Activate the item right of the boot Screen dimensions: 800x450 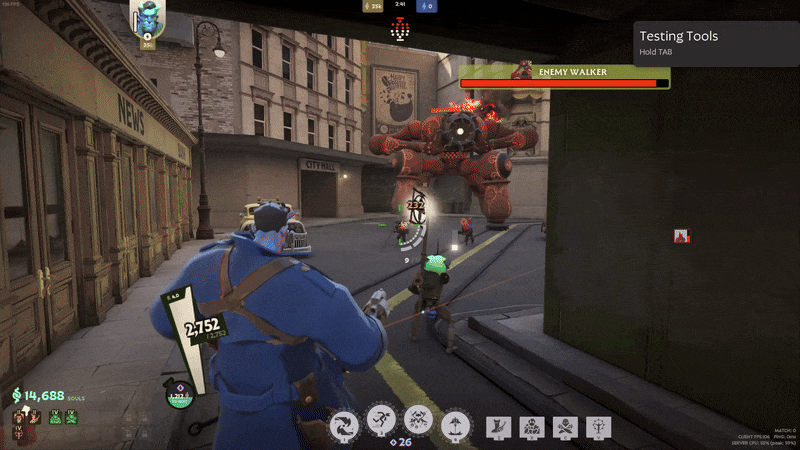pyautogui.click(x=532, y=427)
